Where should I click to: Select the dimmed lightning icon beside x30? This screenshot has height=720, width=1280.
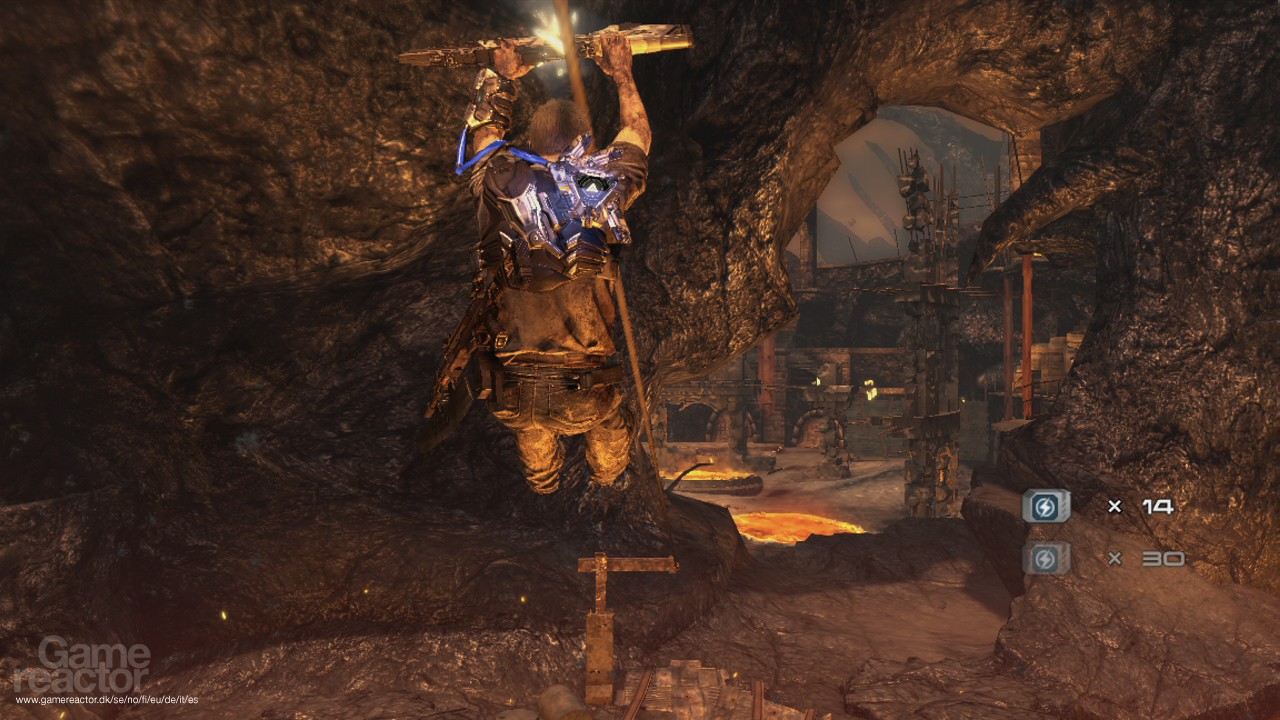coord(1046,558)
